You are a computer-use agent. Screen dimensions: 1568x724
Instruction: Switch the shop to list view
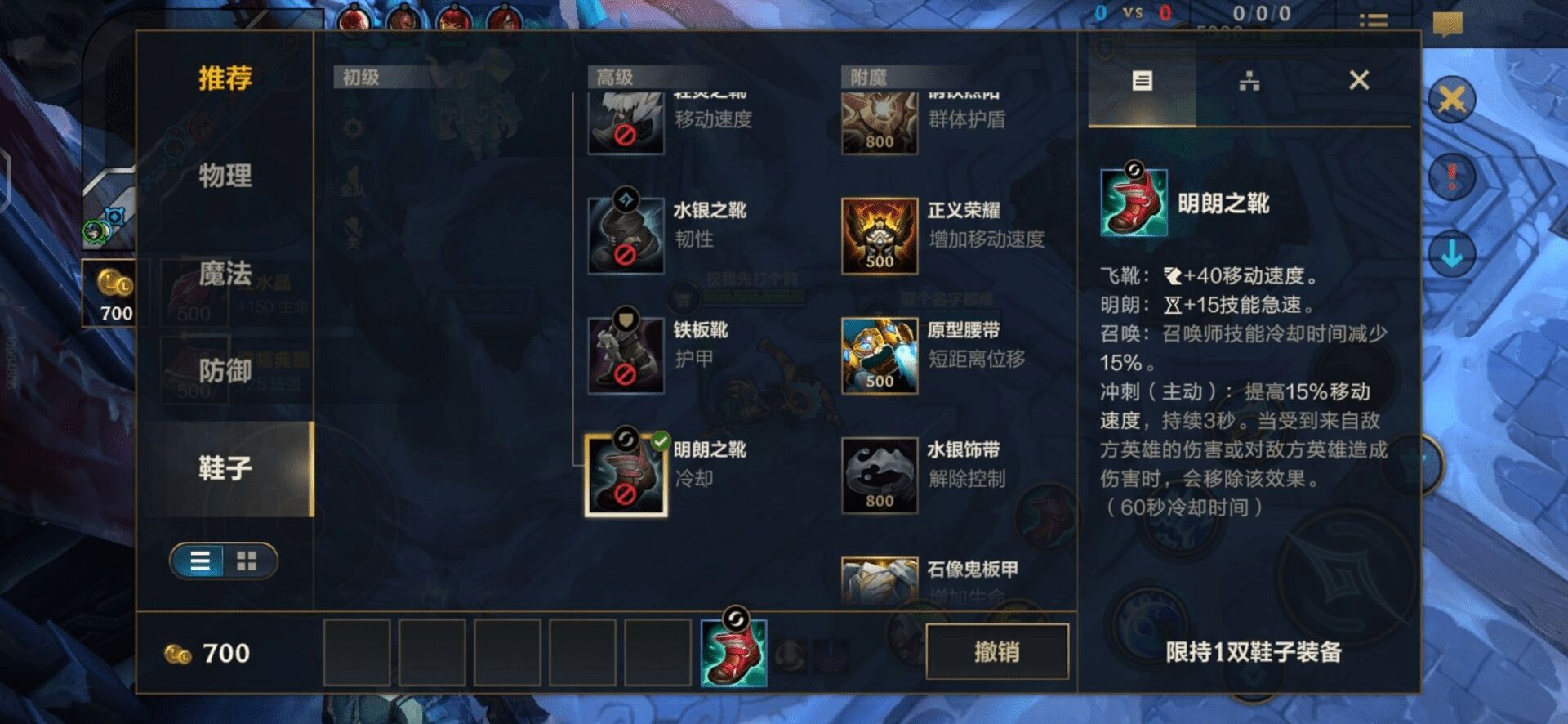tap(198, 561)
